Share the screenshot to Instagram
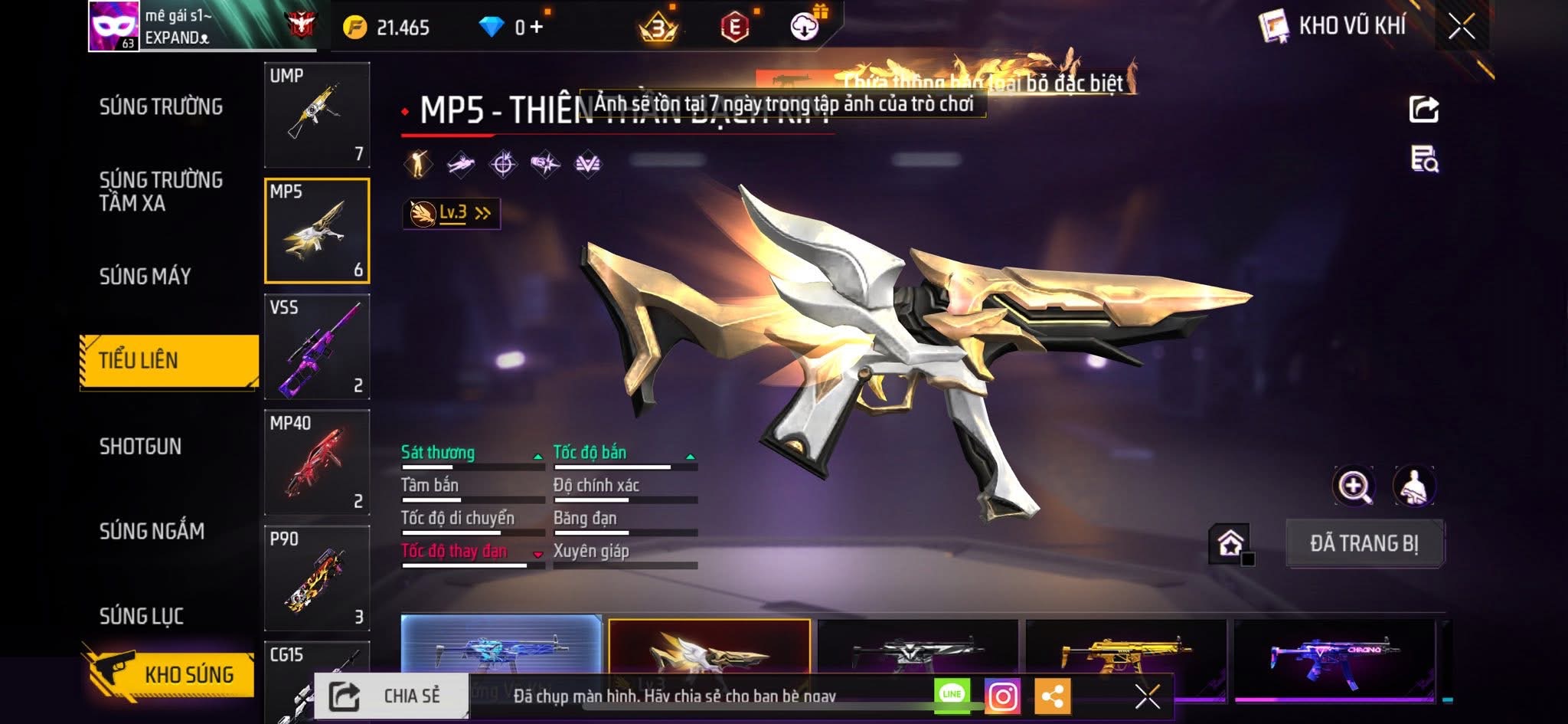This screenshot has height=724, width=1568. [1002, 696]
